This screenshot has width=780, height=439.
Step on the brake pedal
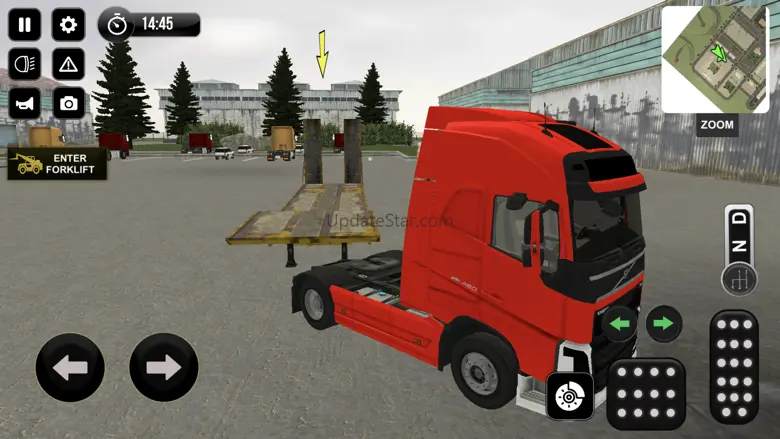645,393
